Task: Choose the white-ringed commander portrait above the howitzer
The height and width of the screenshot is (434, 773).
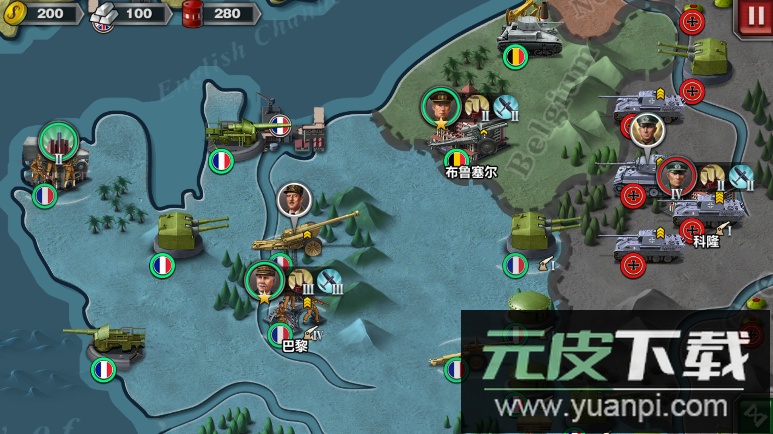Action: tap(294, 200)
